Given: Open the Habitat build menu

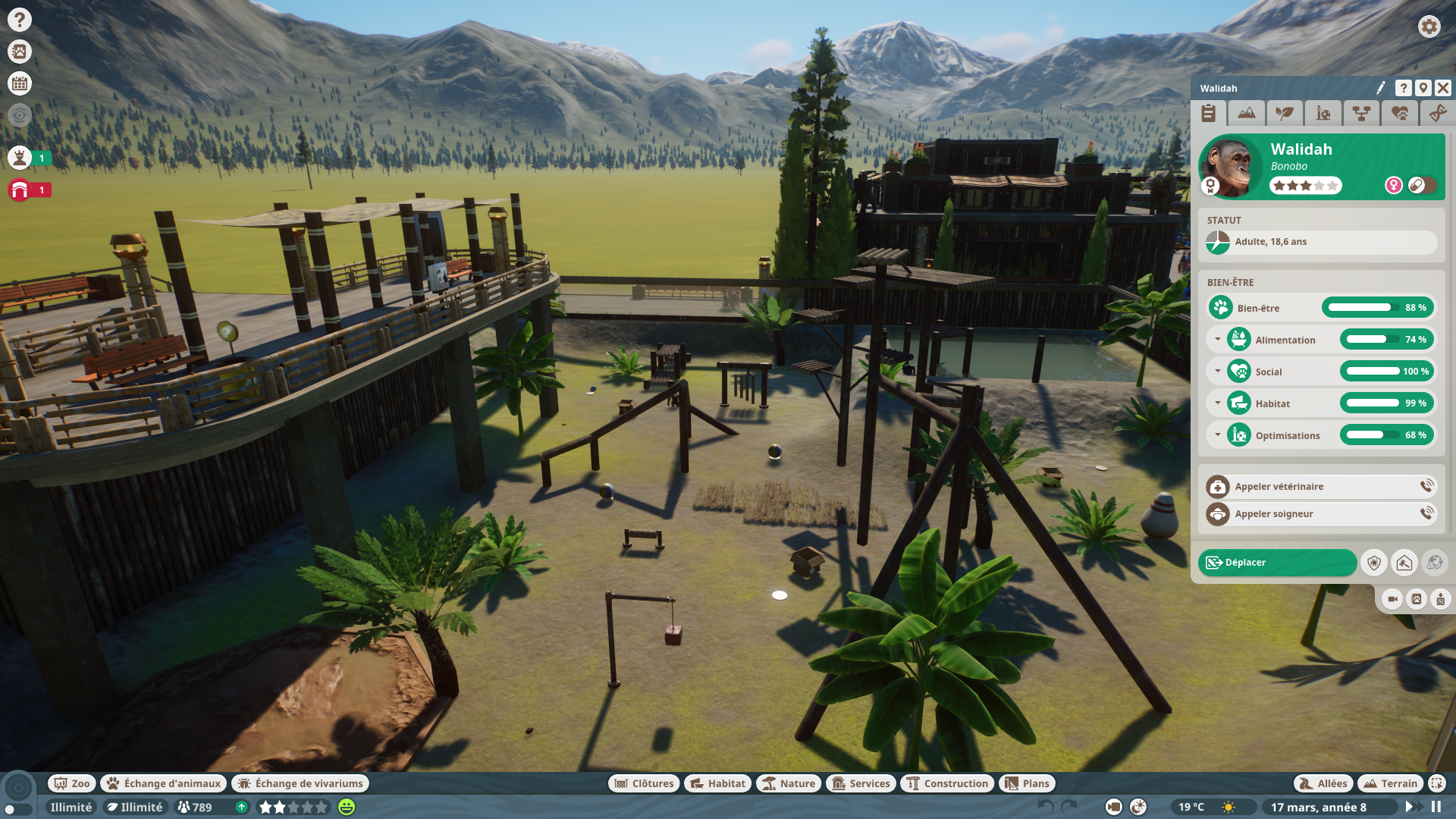Looking at the screenshot, I should (x=717, y=783).
